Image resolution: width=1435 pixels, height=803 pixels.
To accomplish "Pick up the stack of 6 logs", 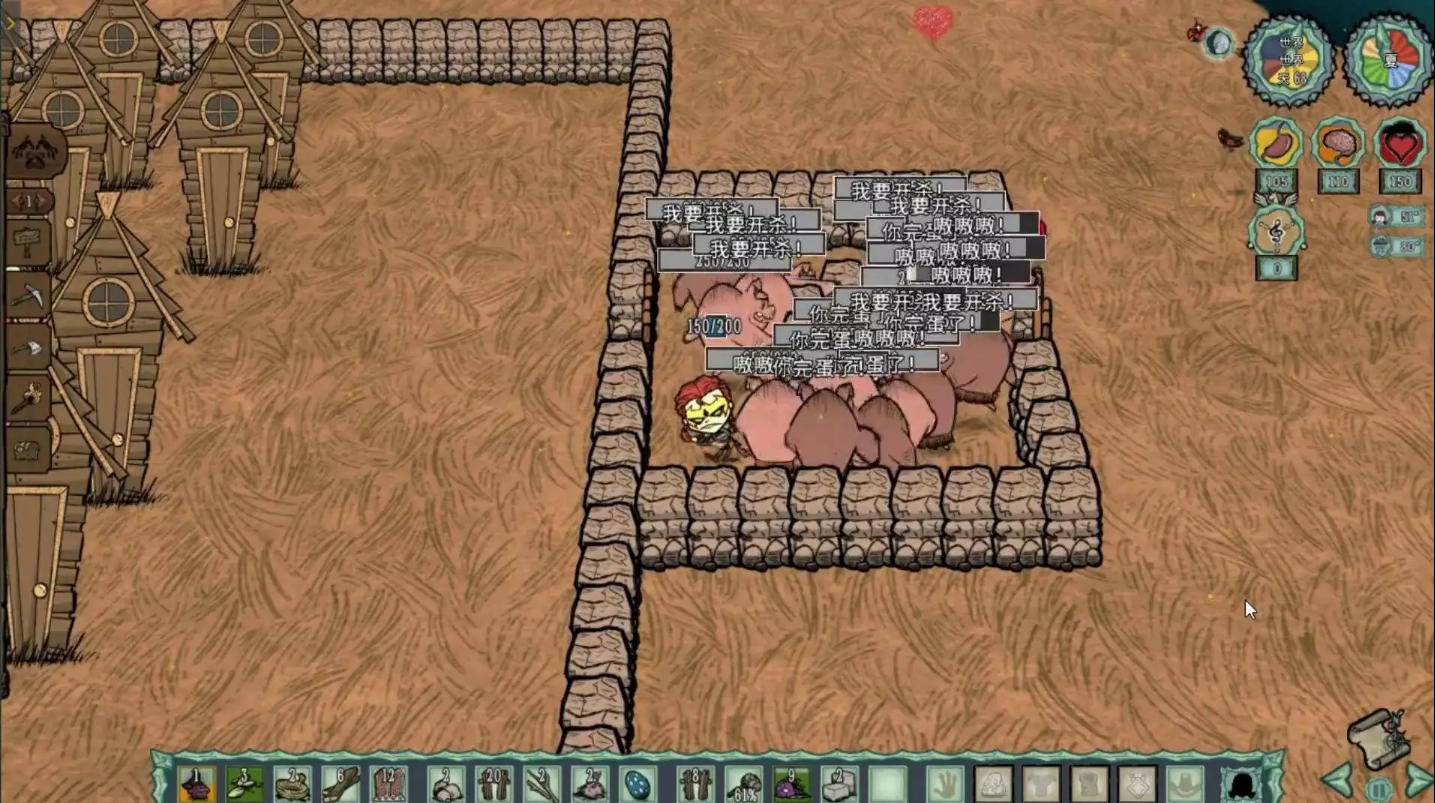I will (342, 783).
